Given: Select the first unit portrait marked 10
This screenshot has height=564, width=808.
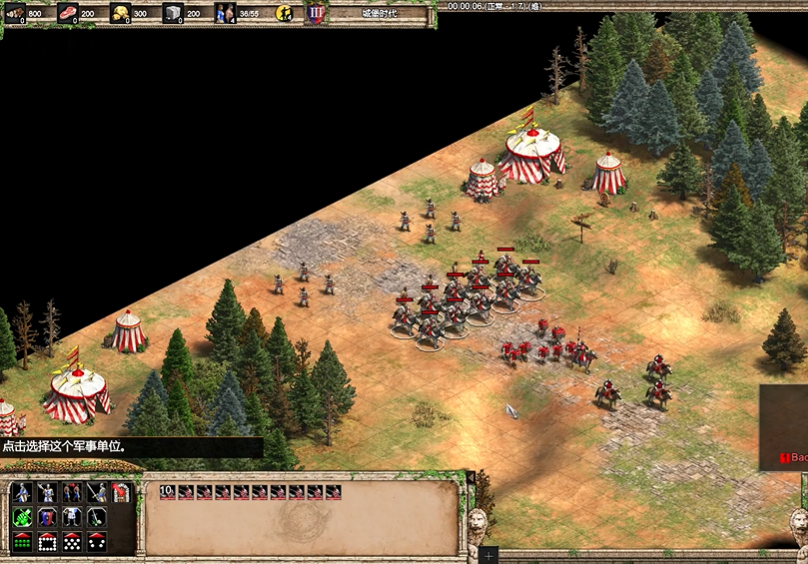Looking at the screenshot, I should 167,492.
